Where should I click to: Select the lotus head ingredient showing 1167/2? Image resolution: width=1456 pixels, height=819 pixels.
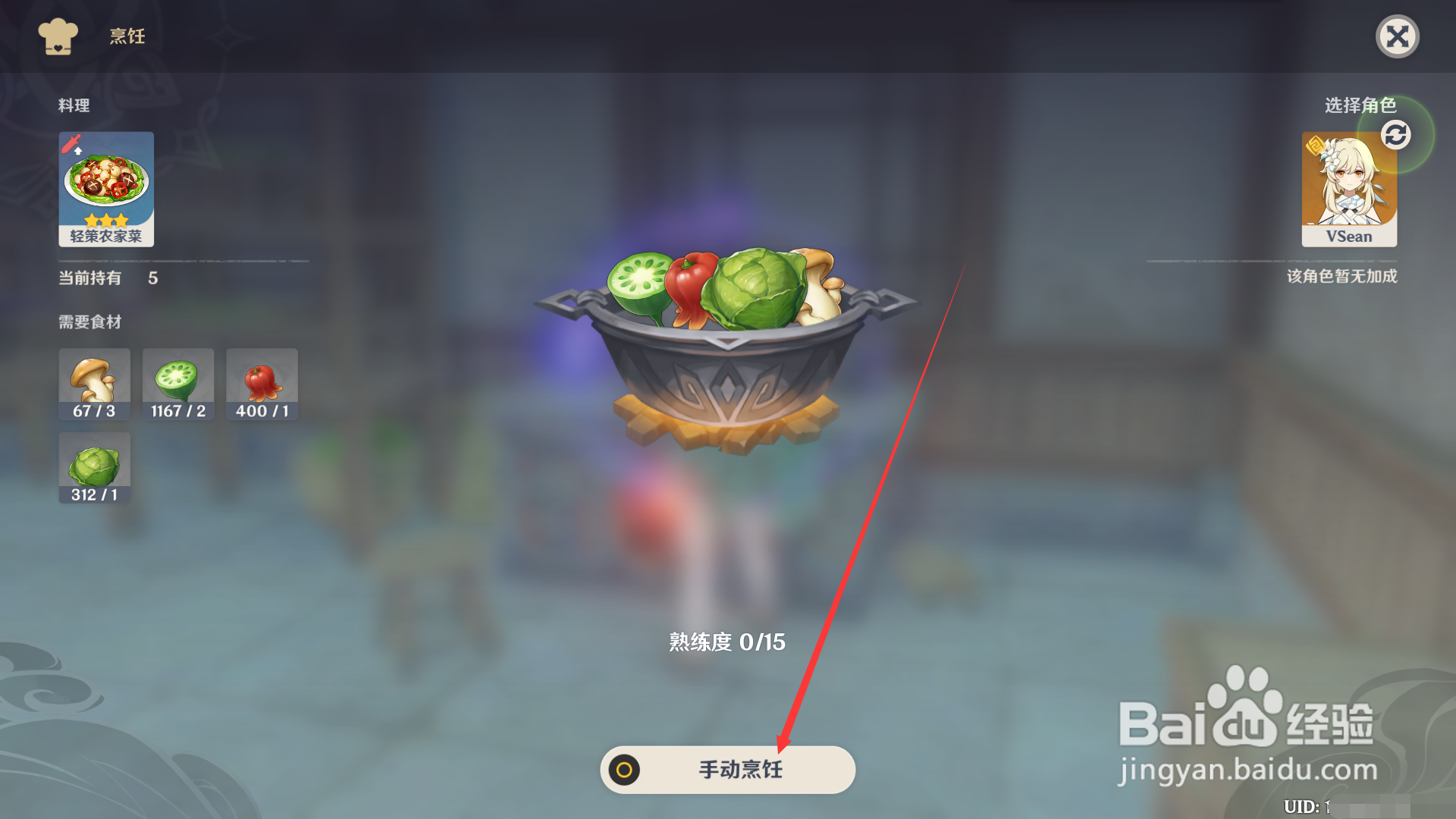tap(177, 384)
